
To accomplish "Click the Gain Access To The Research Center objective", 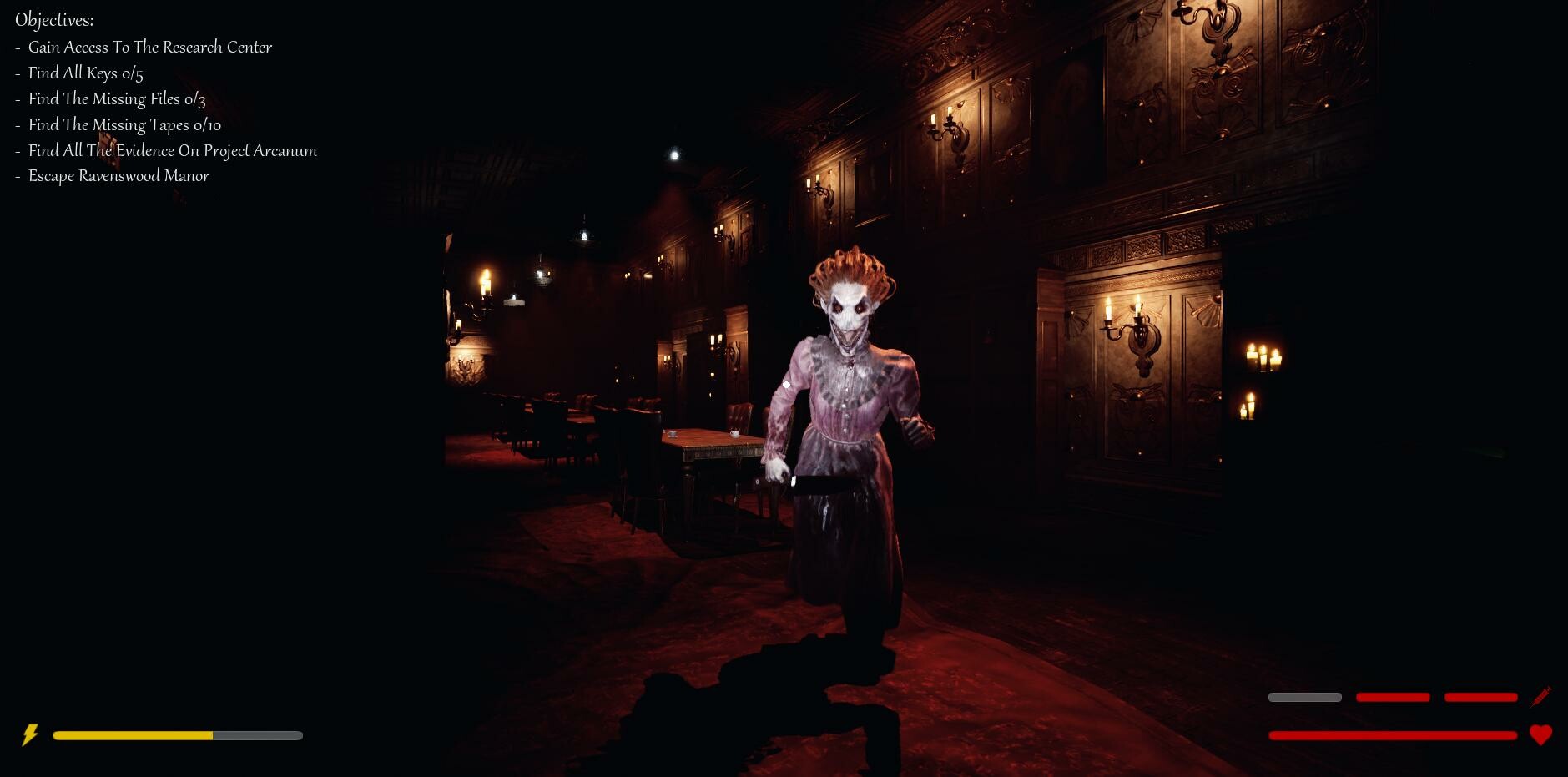I will [149, 48].
